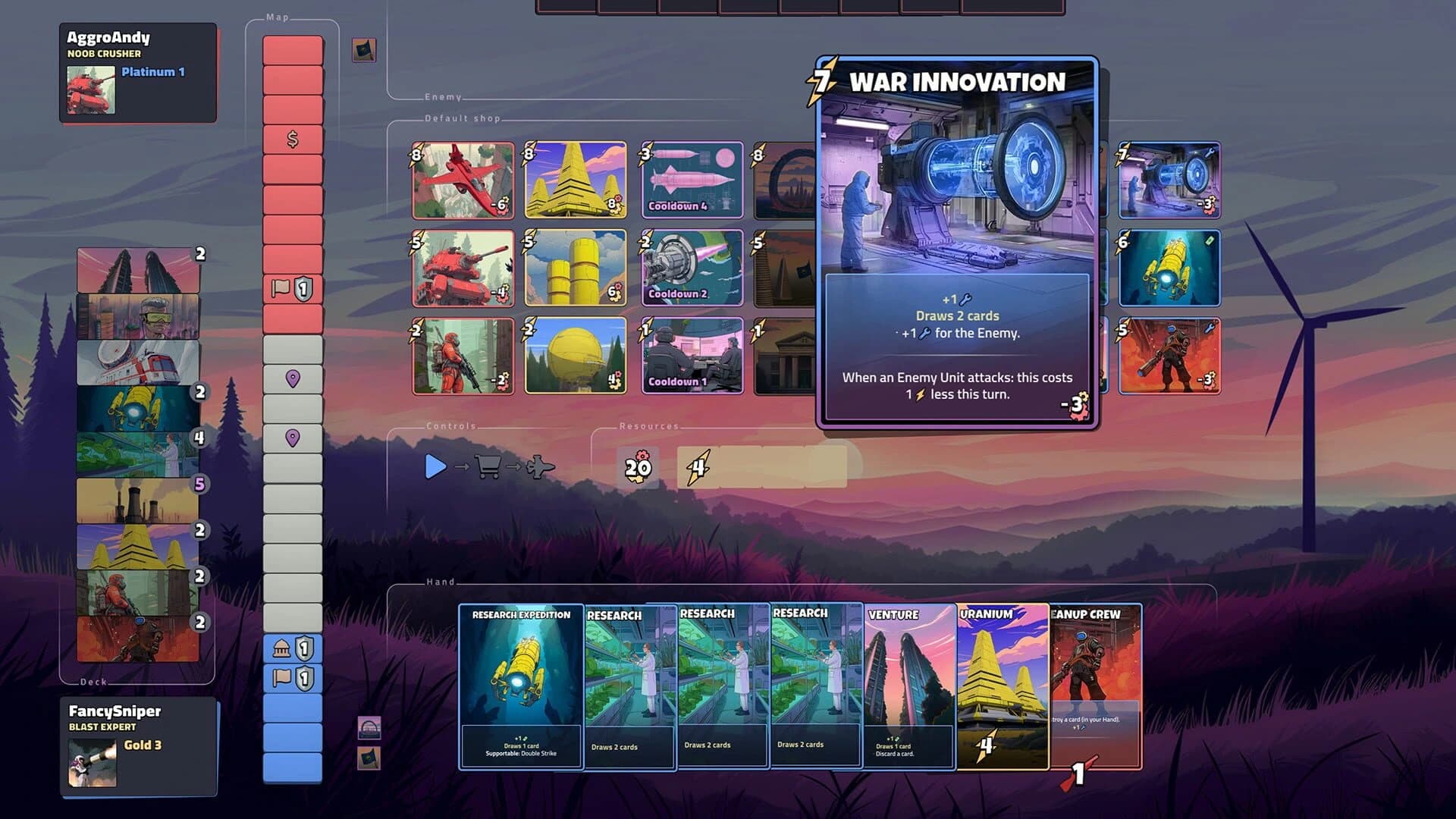This screenshot has width=1456, height=819.
Task: Open AggroAndy's Platinum 1 profile
Action: 136,72
